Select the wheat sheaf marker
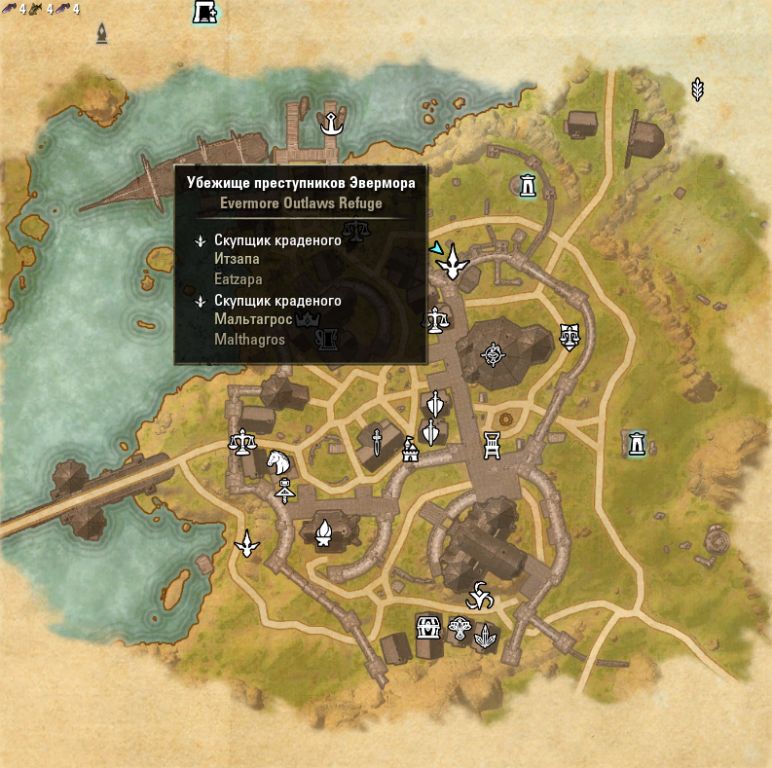The width and height of the screenshot is (772, 768). click(x=698, y=90)
